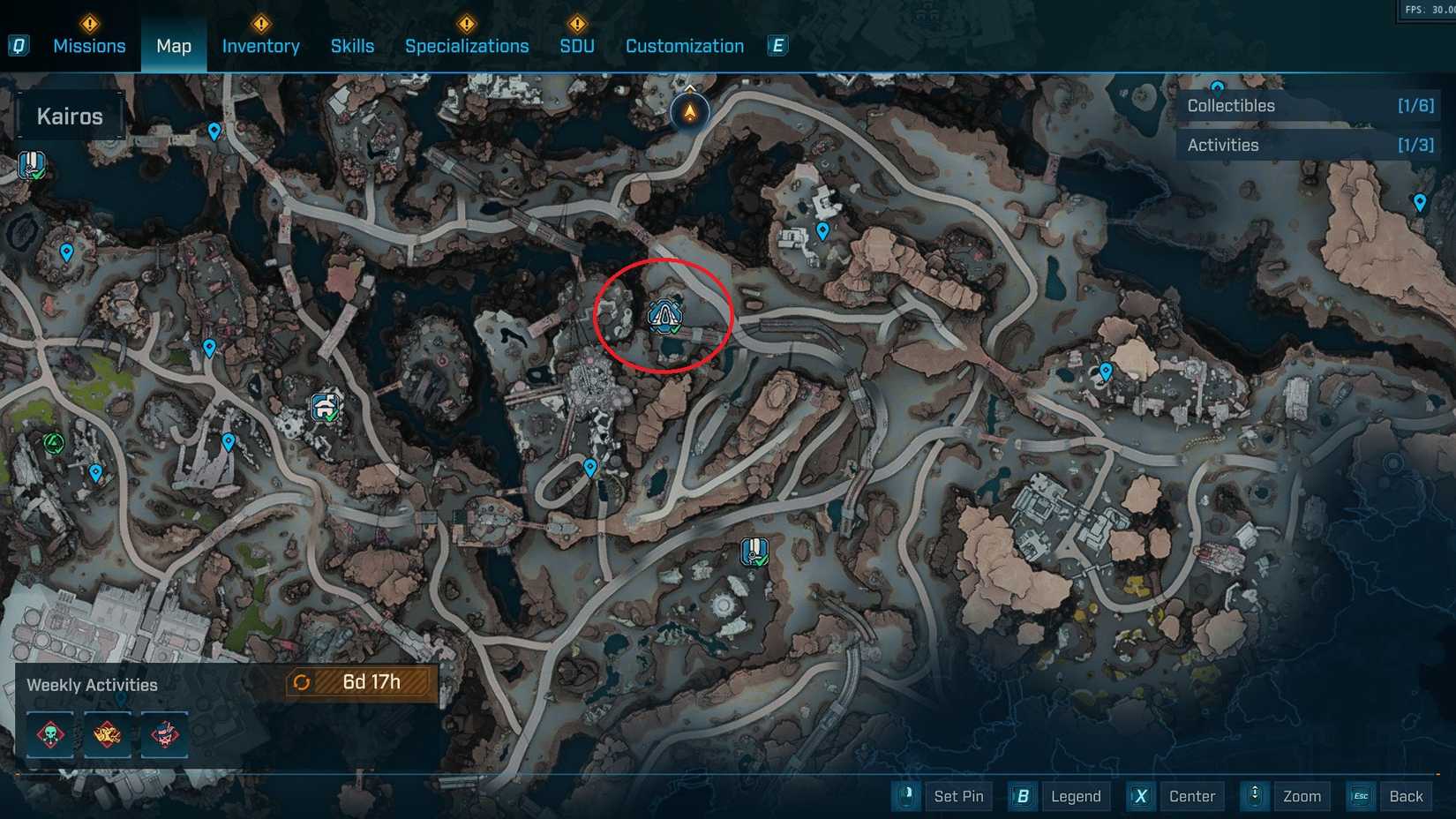The height and width of the screenshot is (819, 1456).
Task: Expand the Activities 1/3 entry
Action: pos(1418,145)
